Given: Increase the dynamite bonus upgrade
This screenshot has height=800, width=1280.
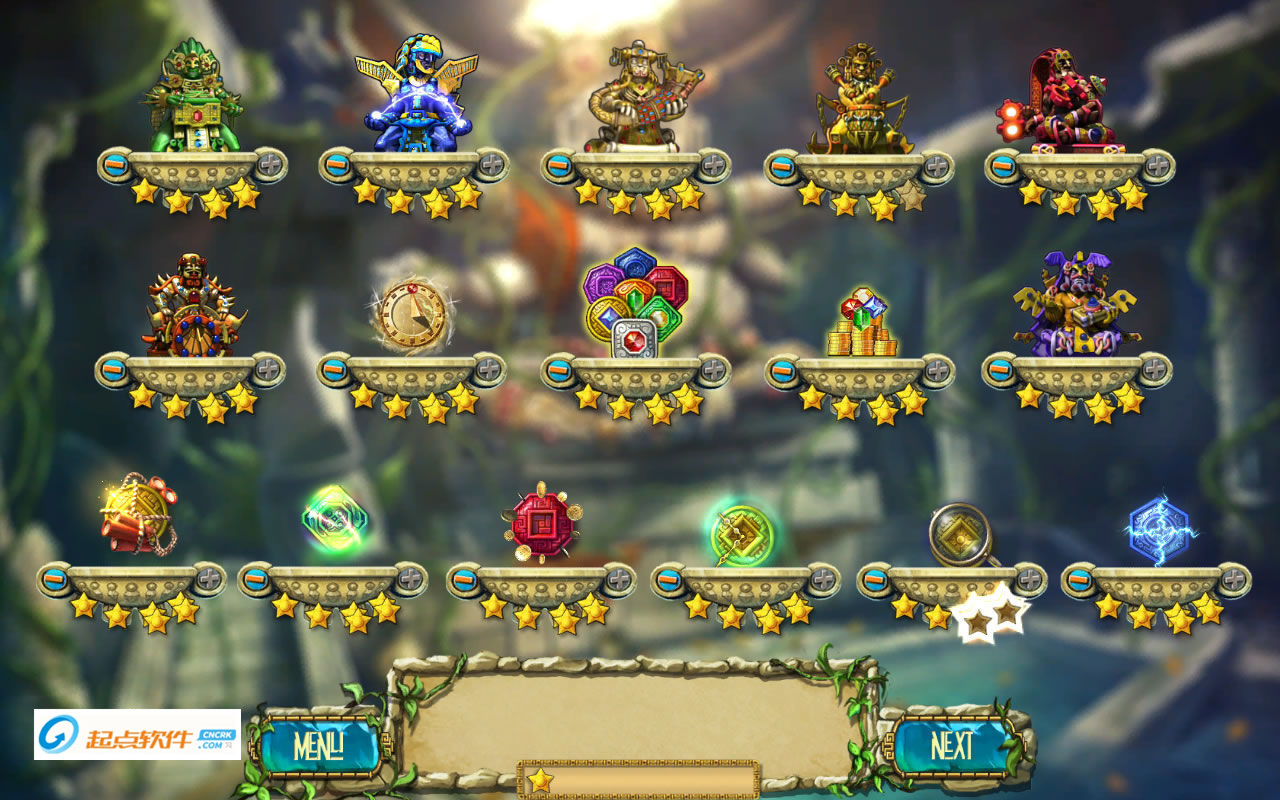Looking at the screenshot, I should coord(209,579).
